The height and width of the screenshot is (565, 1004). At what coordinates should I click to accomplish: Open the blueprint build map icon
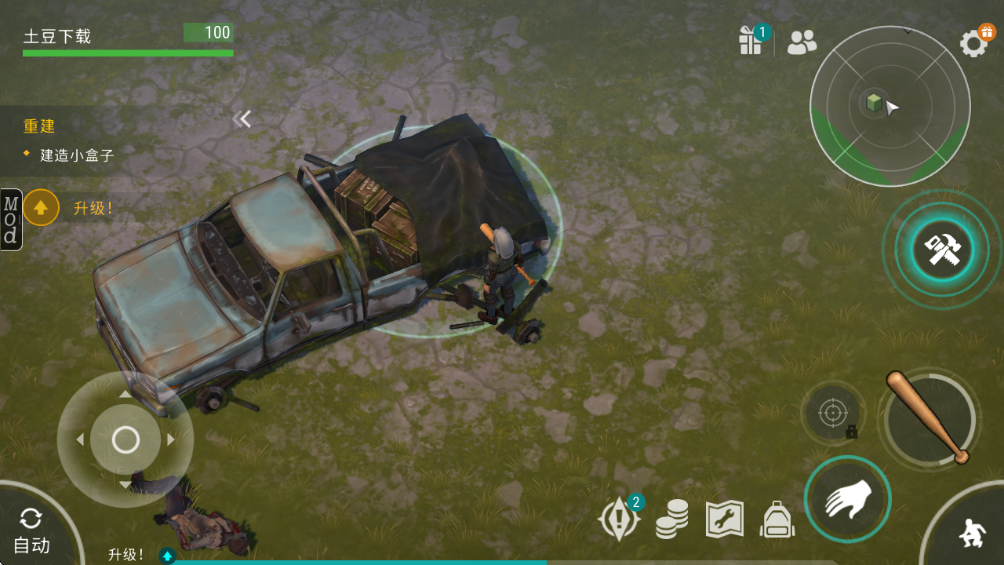[x=725, y=519]
